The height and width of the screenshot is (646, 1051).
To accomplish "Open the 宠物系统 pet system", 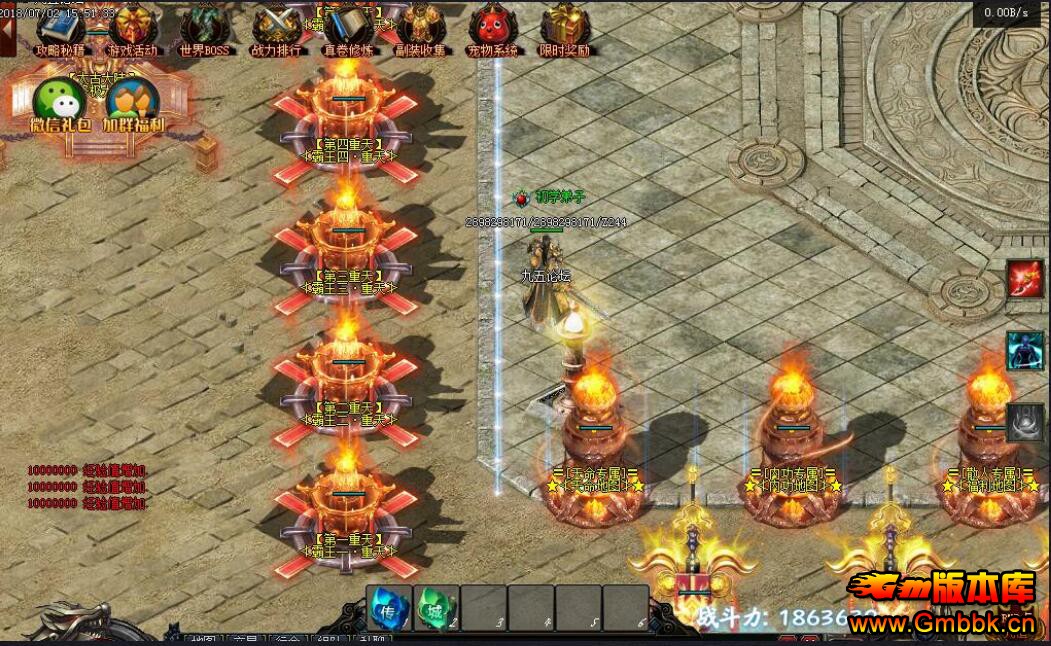I will 493,28.
